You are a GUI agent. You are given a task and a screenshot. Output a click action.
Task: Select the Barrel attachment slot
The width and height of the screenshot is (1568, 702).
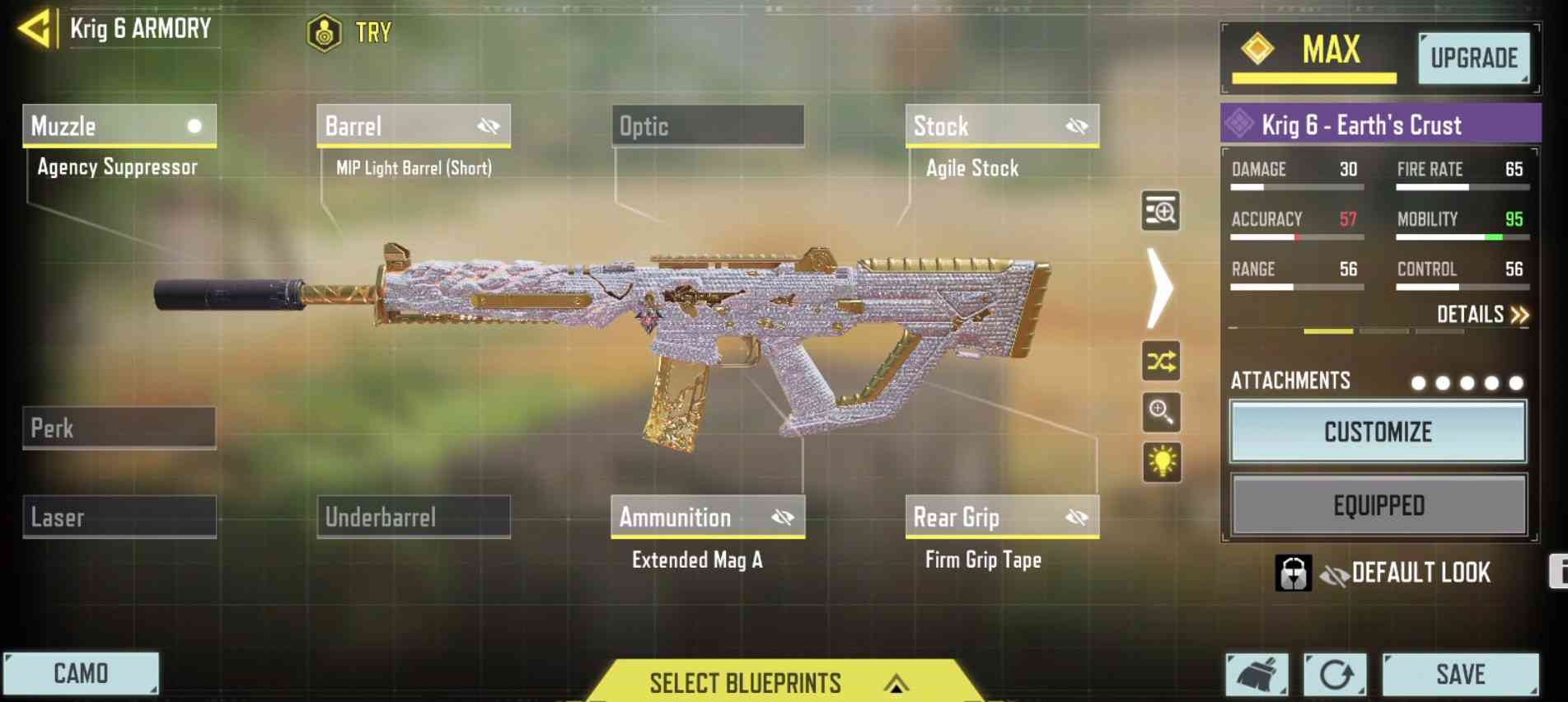(x=413, y=126)
